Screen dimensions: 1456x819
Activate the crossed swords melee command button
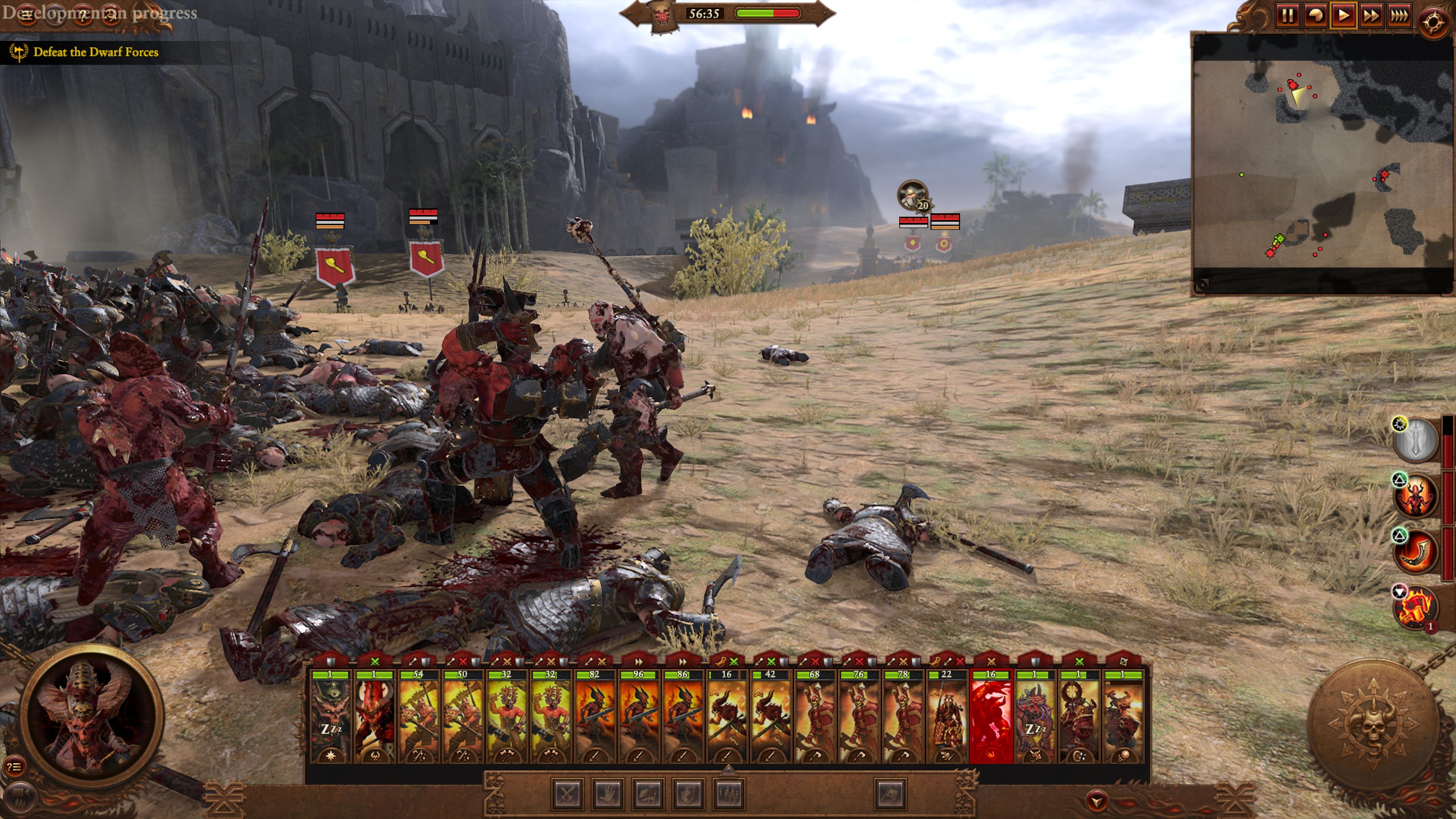[x=567, y=794]
